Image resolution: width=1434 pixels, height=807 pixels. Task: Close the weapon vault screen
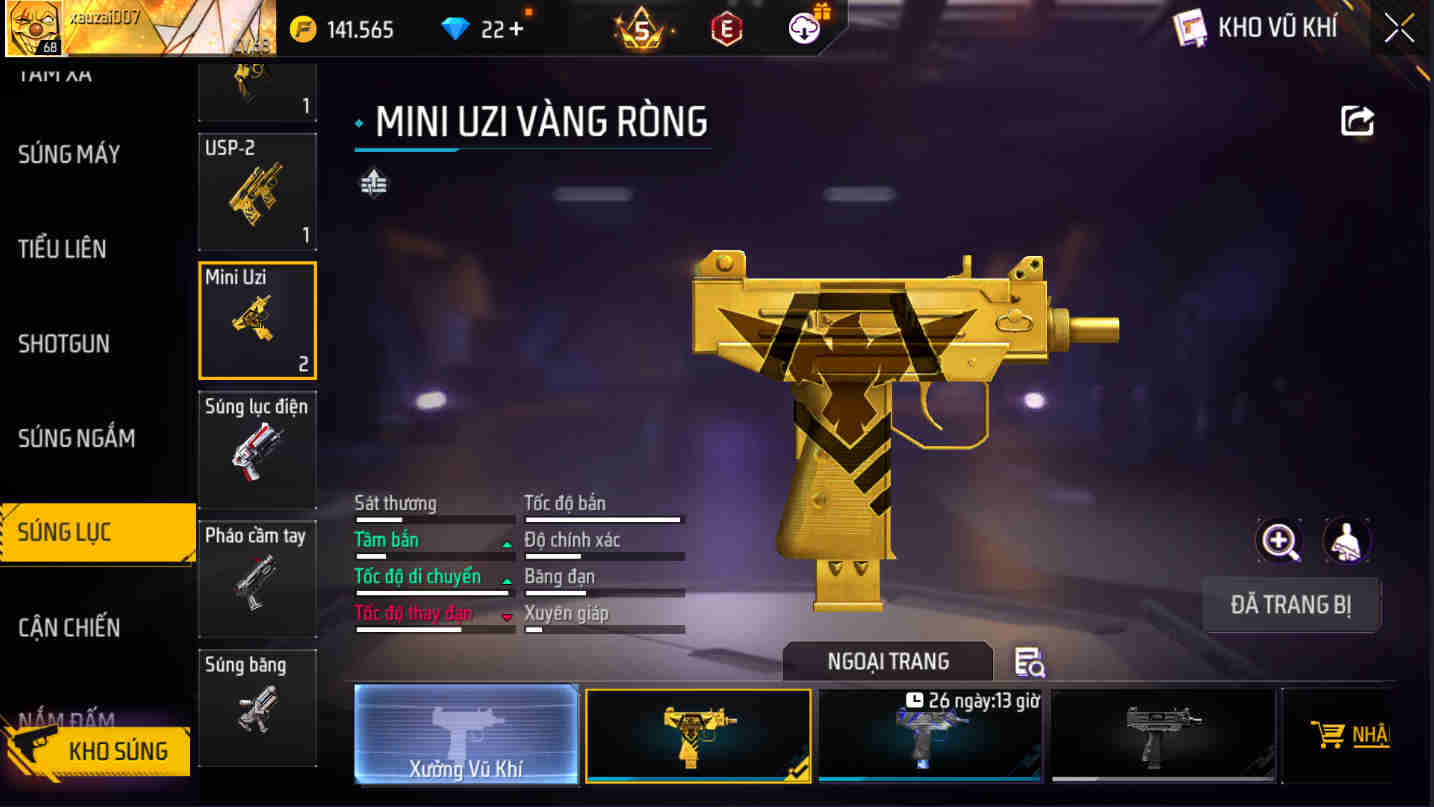(1399, 28)
